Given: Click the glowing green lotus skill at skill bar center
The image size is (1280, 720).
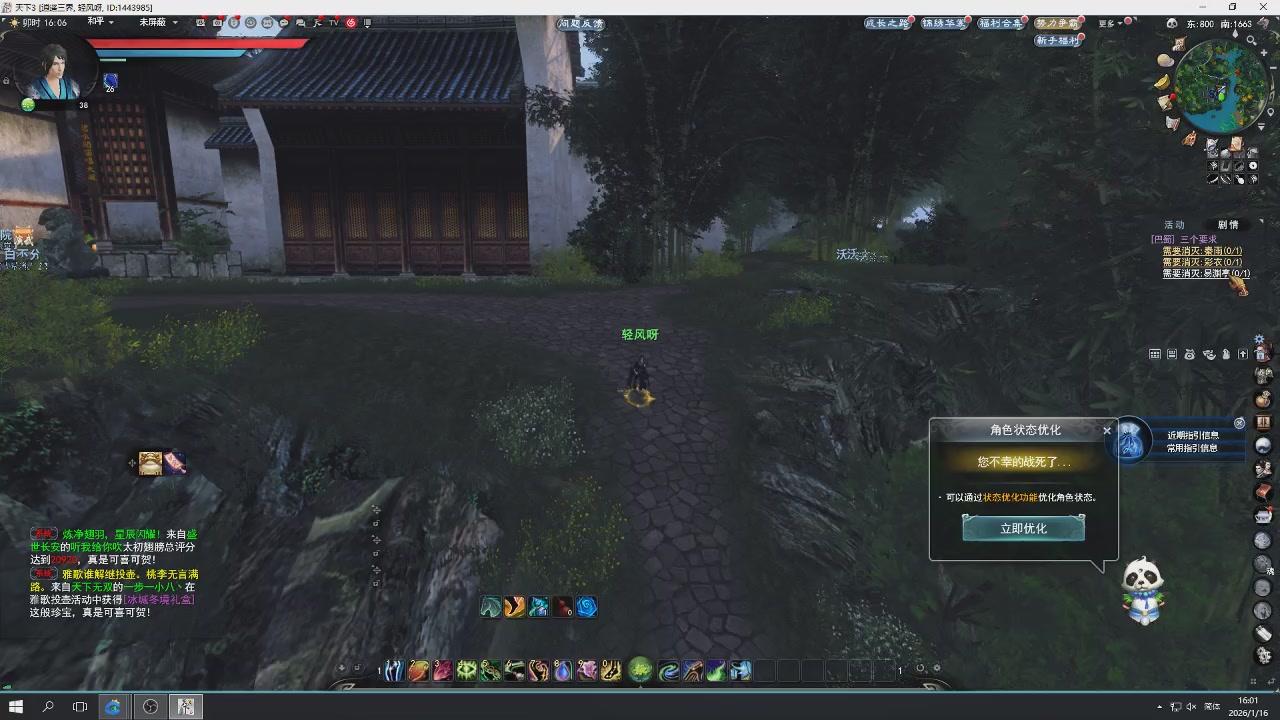Looking at the screenshot, I should tap(640, 670).
